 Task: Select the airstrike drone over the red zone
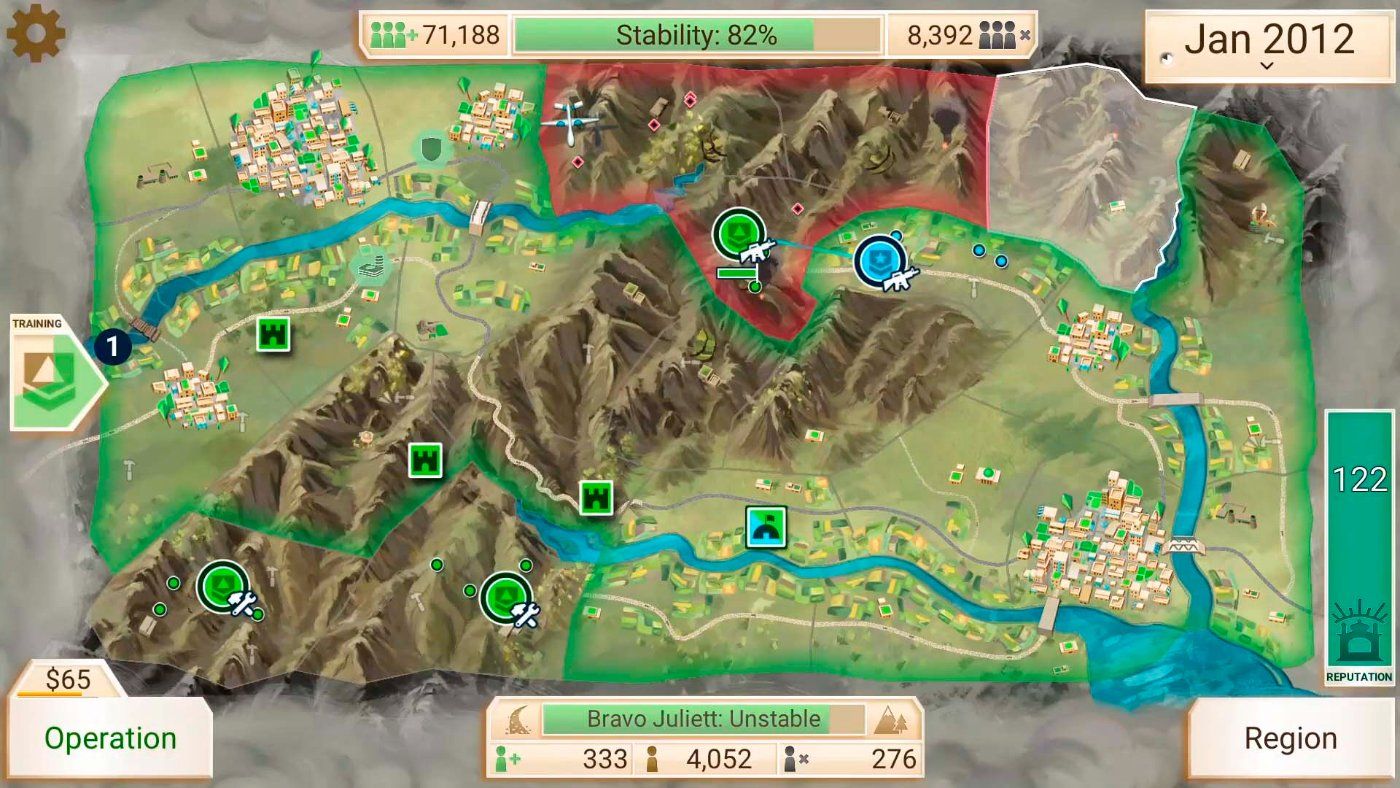click(x=573, y=121)
